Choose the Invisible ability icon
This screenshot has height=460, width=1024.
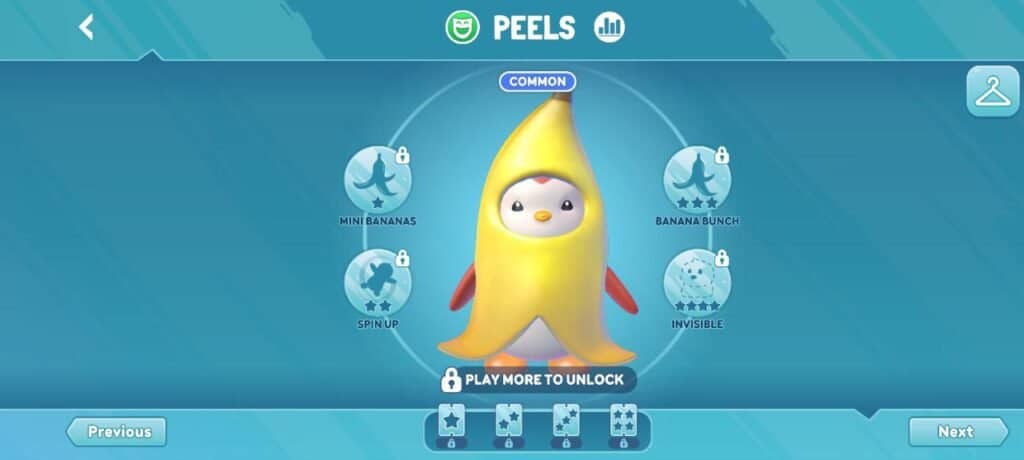tap(697, 282)
